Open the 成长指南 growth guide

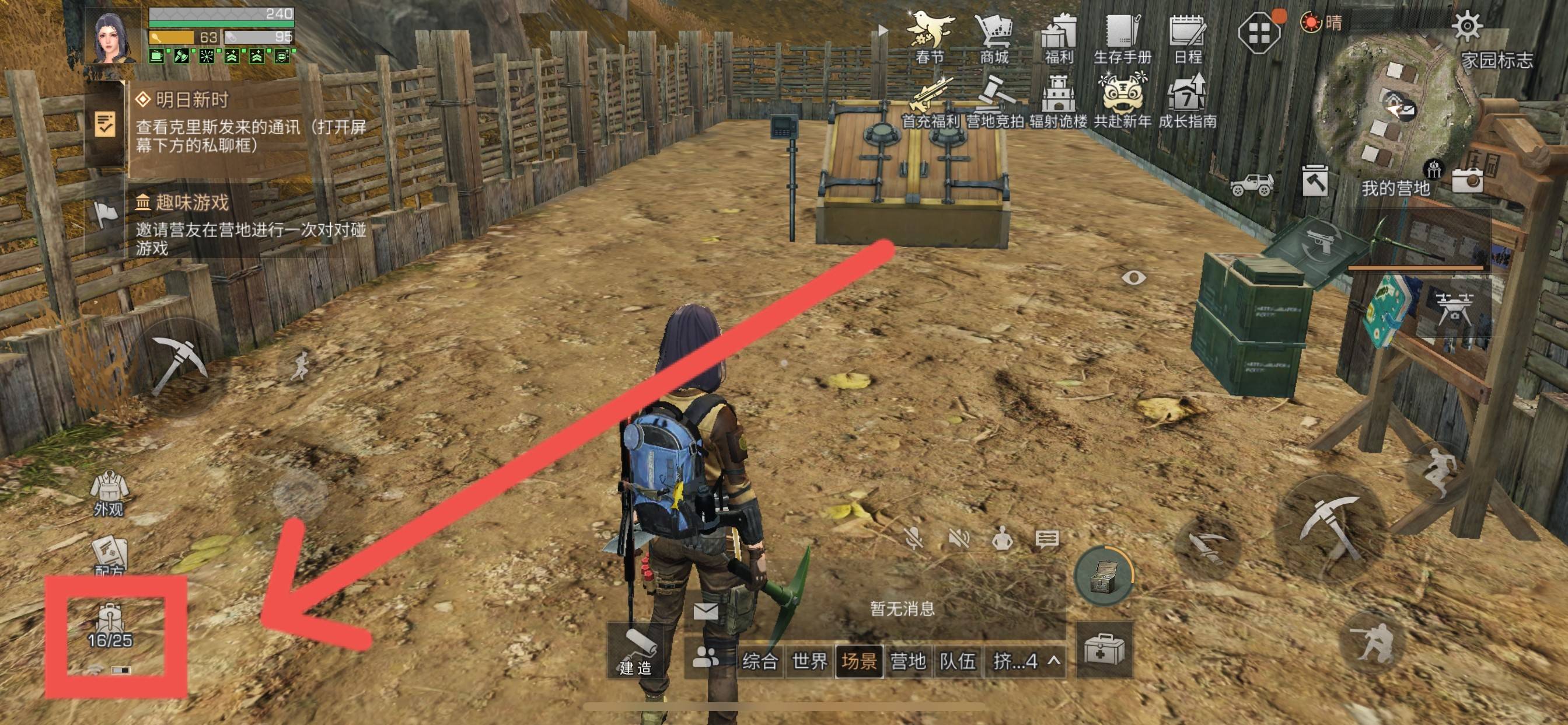pos(1188,101)
